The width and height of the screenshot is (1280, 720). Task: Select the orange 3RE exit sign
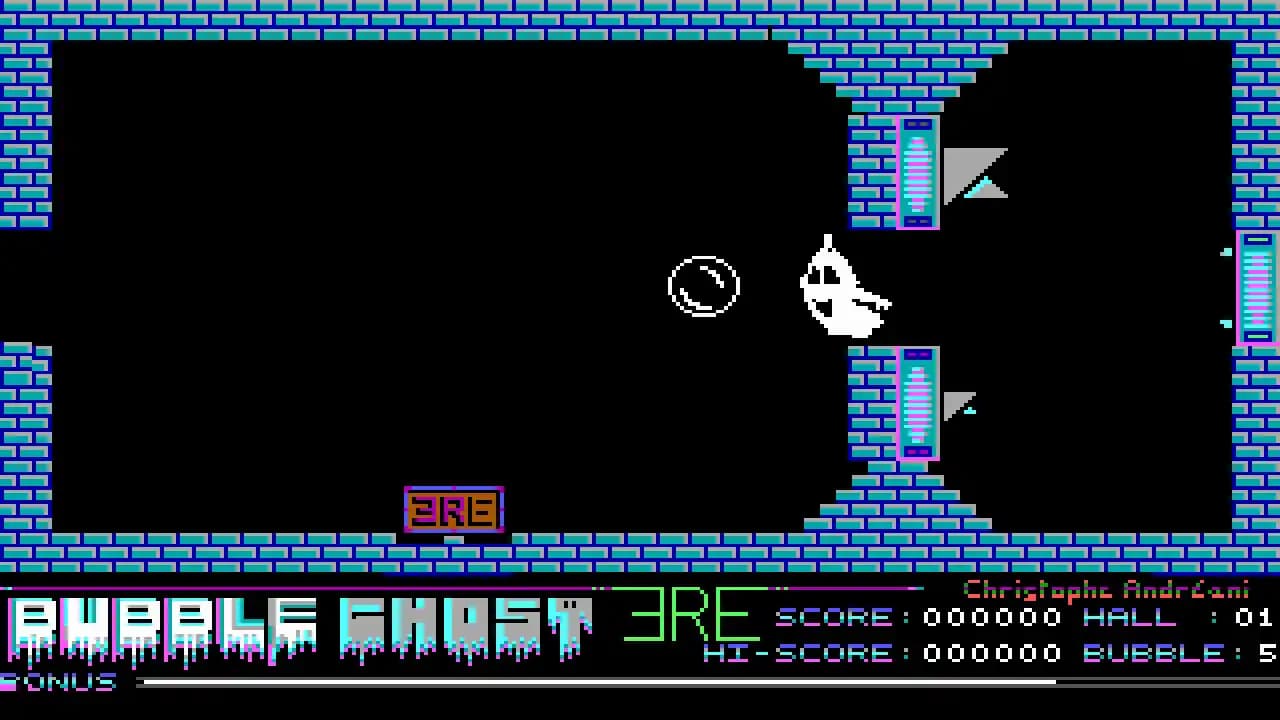click(453, 509)
